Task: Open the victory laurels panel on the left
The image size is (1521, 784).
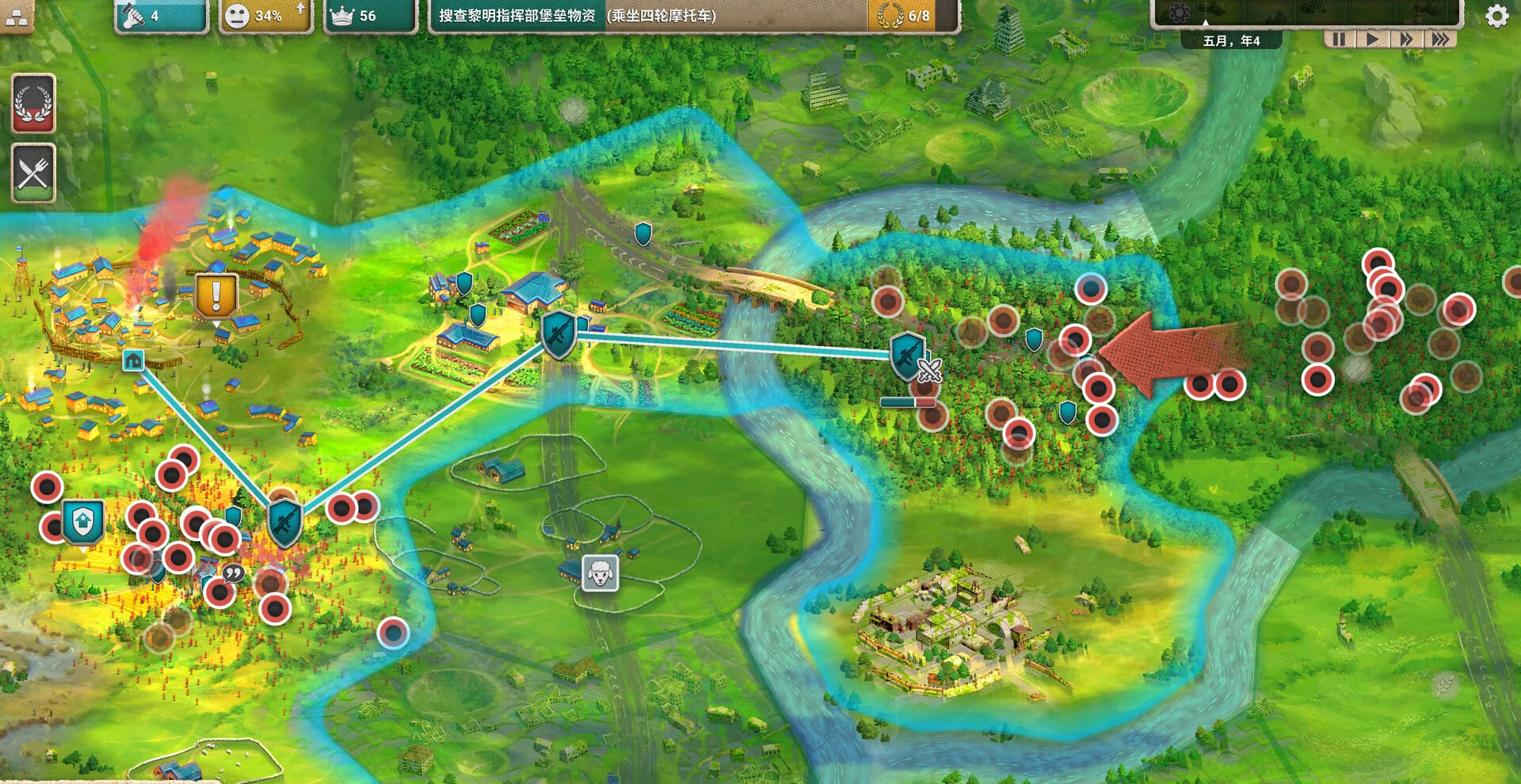Action: (x=32, y=103)
